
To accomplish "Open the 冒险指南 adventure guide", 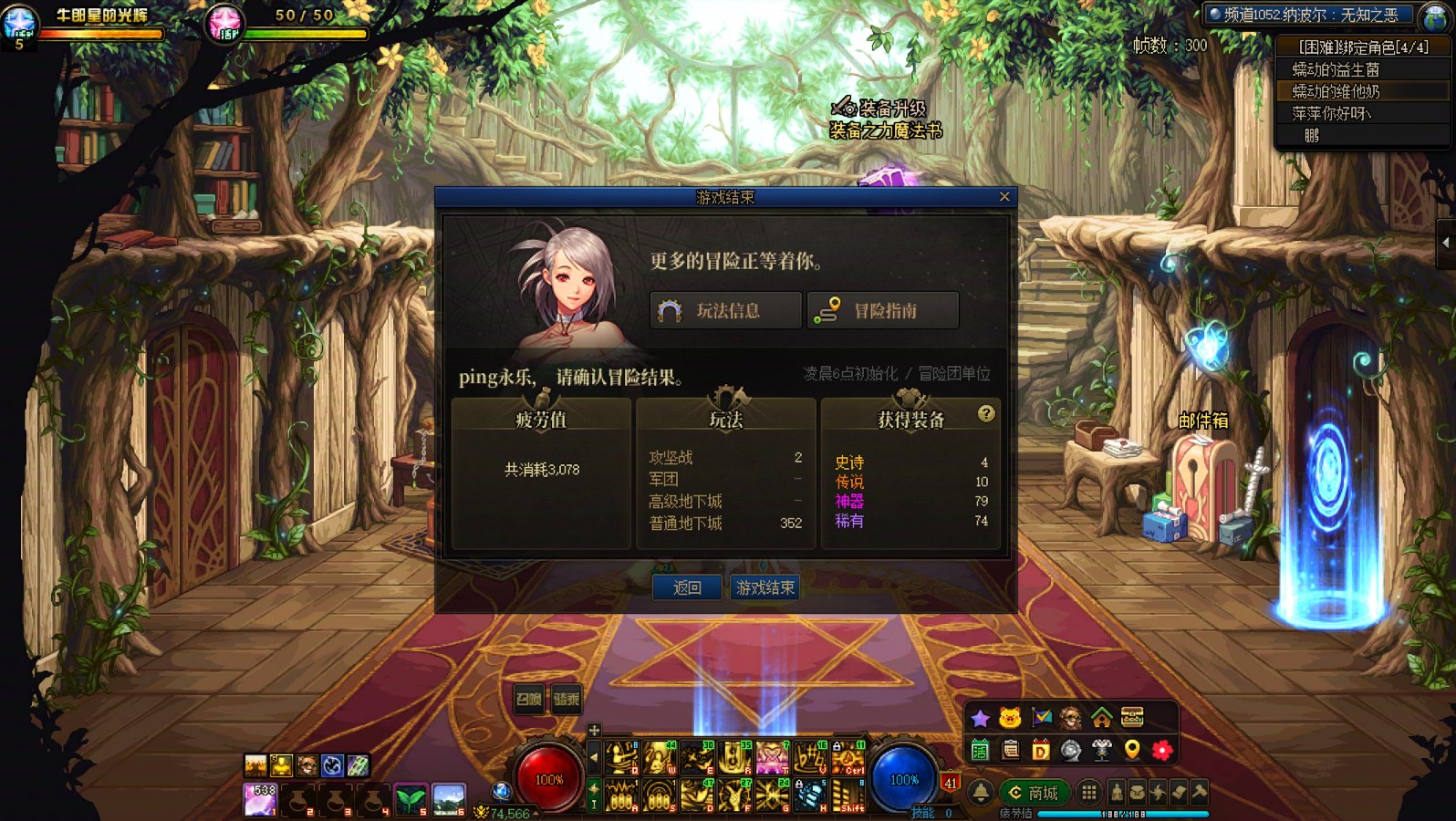I will [x=883, y=311].
